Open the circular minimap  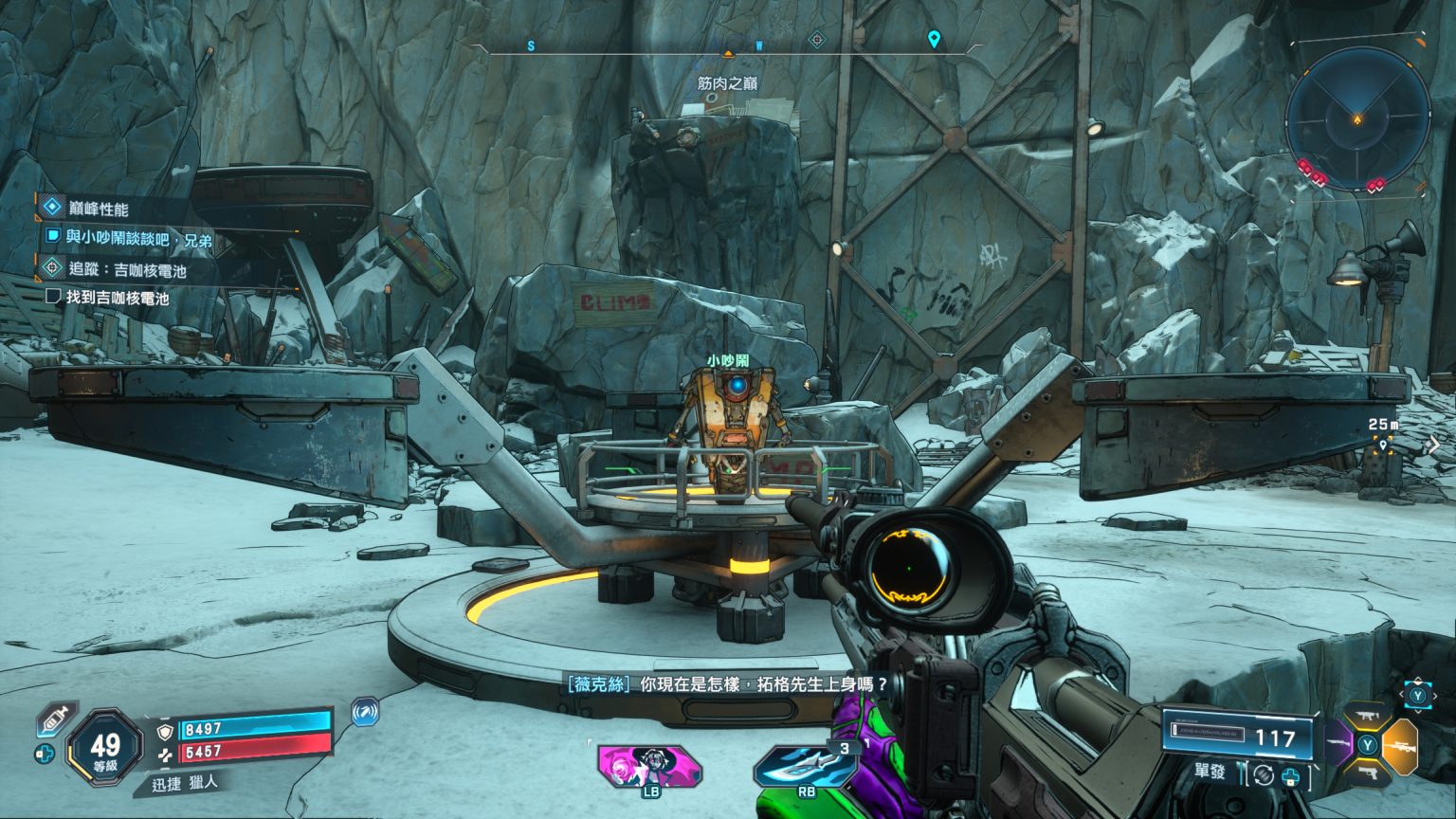click(1357, 118)
